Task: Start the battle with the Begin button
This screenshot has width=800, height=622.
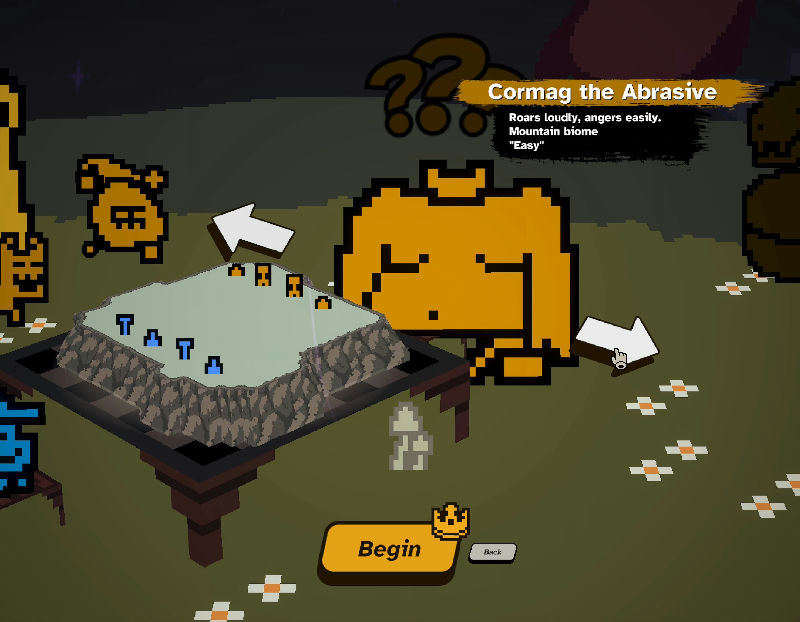Action: pos(388,549)
